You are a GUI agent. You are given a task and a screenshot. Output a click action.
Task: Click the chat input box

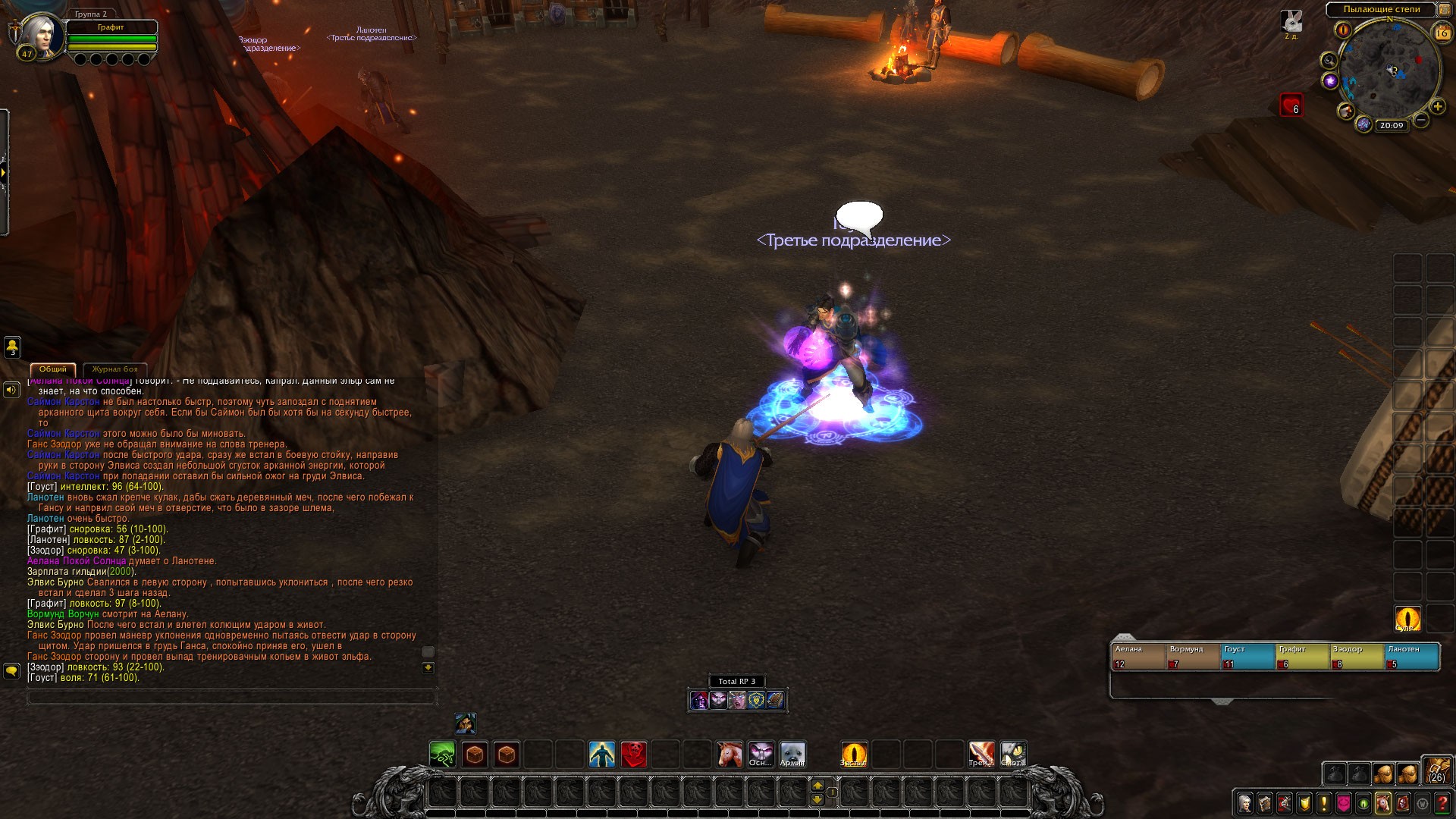[x=231, y=697]
